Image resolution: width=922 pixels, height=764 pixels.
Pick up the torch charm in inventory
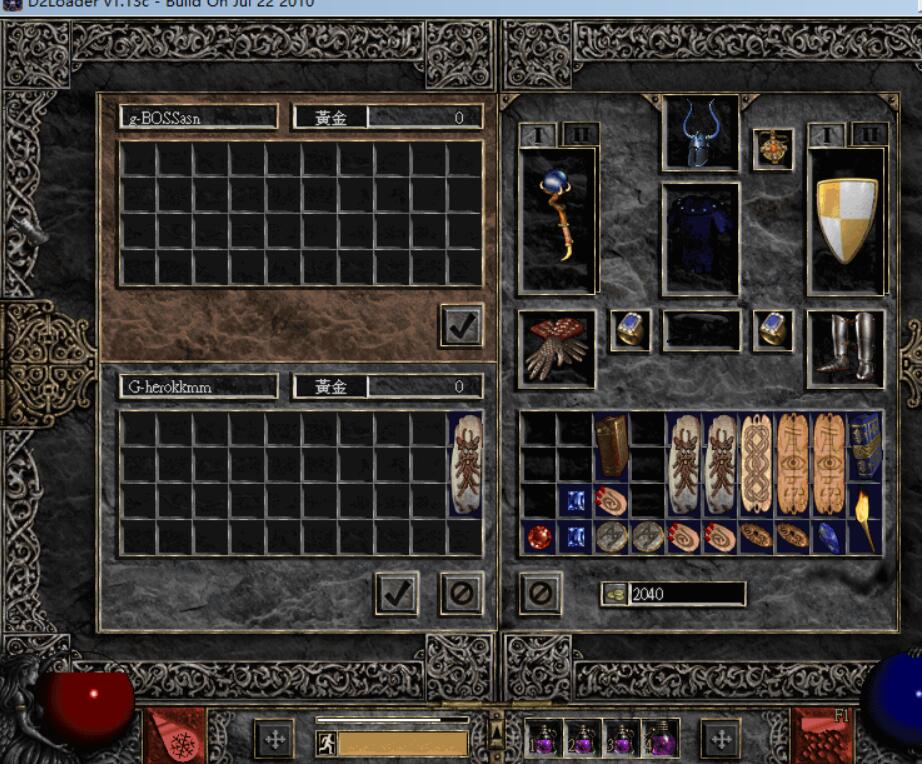pyautogui.click(x=864, y=519)
